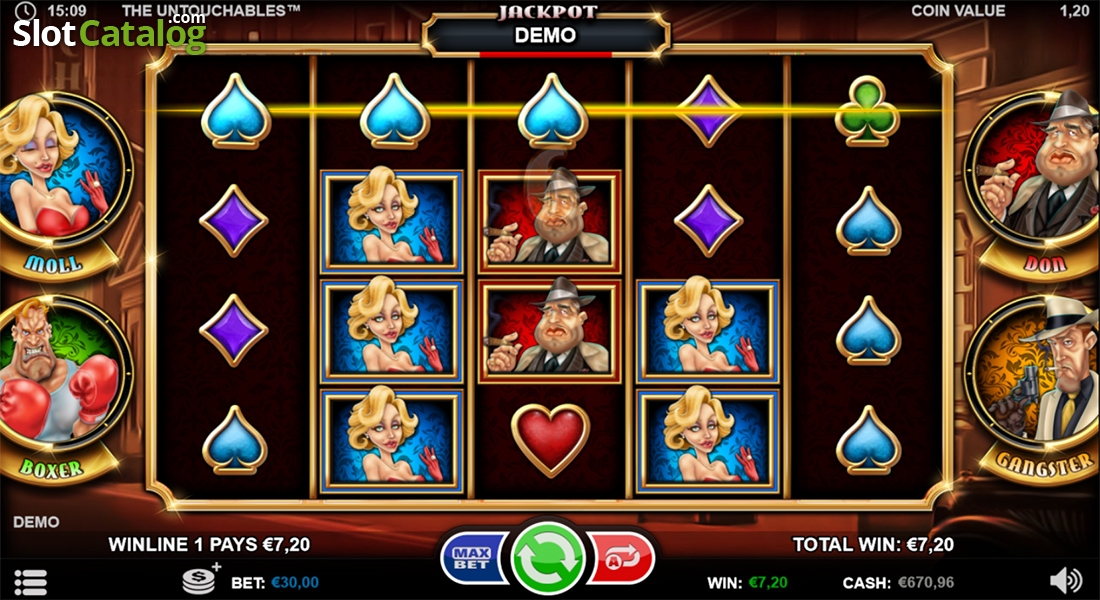Screen dimensions: 1100x600
Task: Open bet settings via coin stack icon
Action: (x=200, y=580)
